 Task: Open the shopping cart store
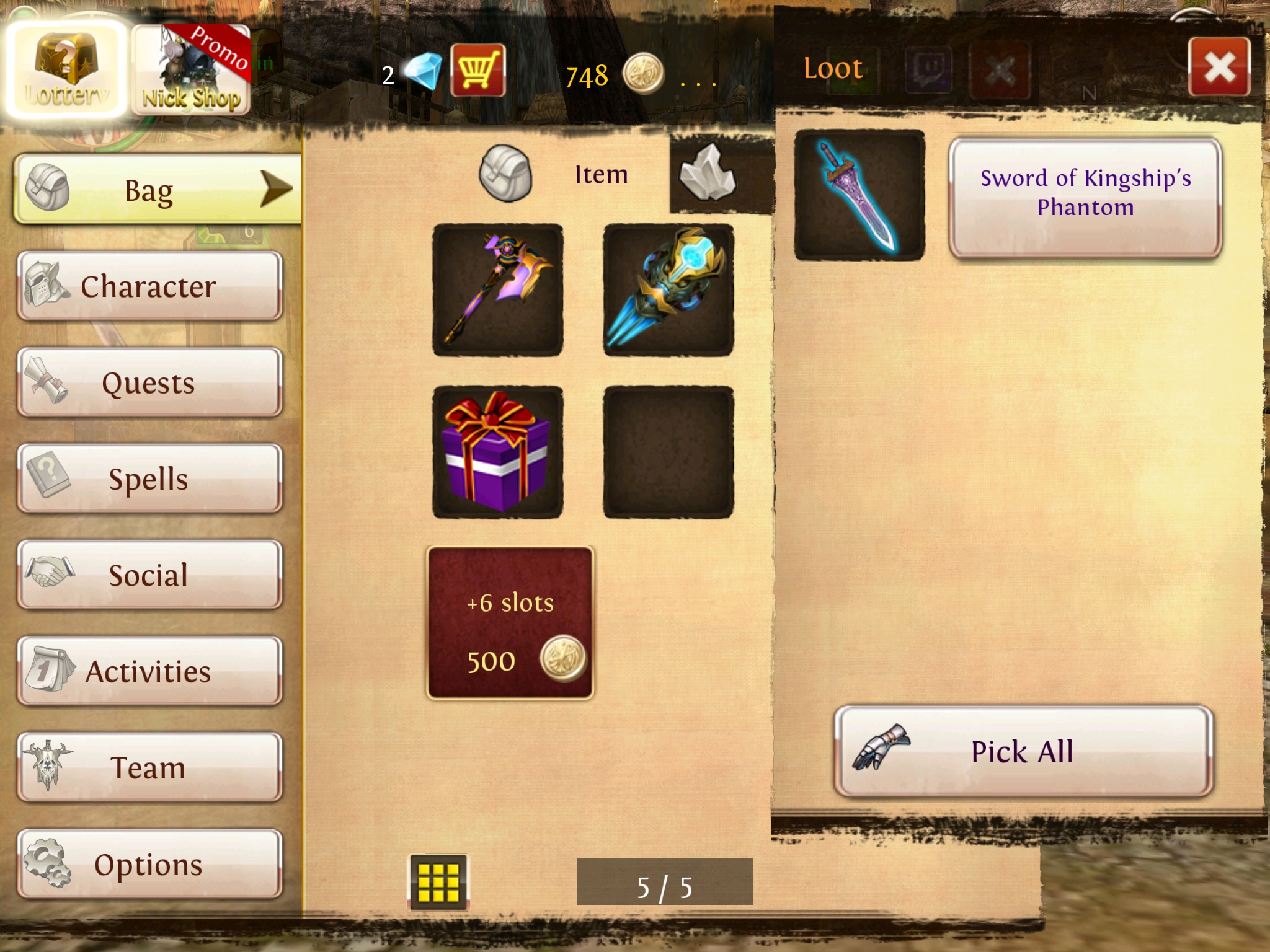[x=477, y=71]
